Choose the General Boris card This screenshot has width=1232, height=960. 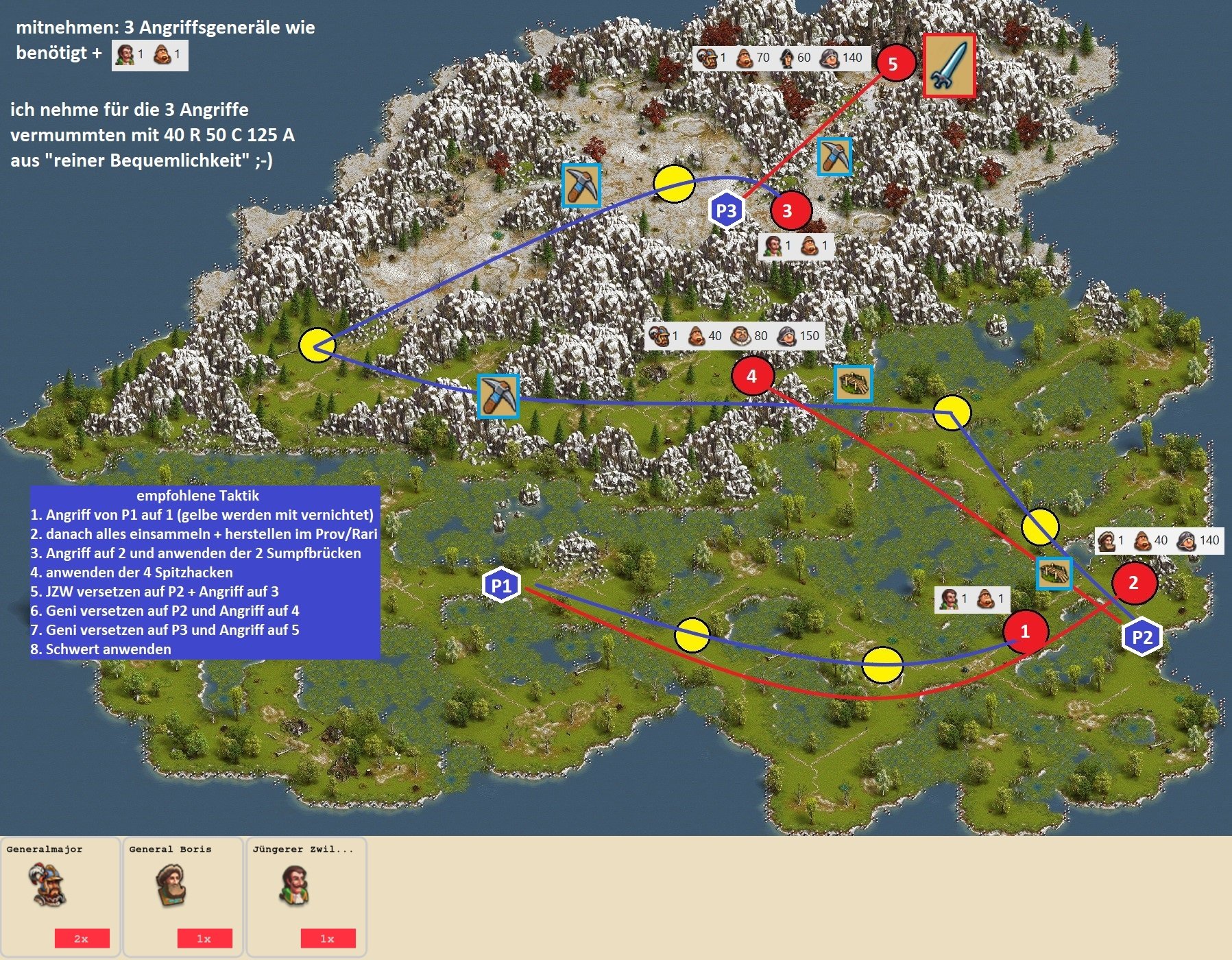pos(183,896)
